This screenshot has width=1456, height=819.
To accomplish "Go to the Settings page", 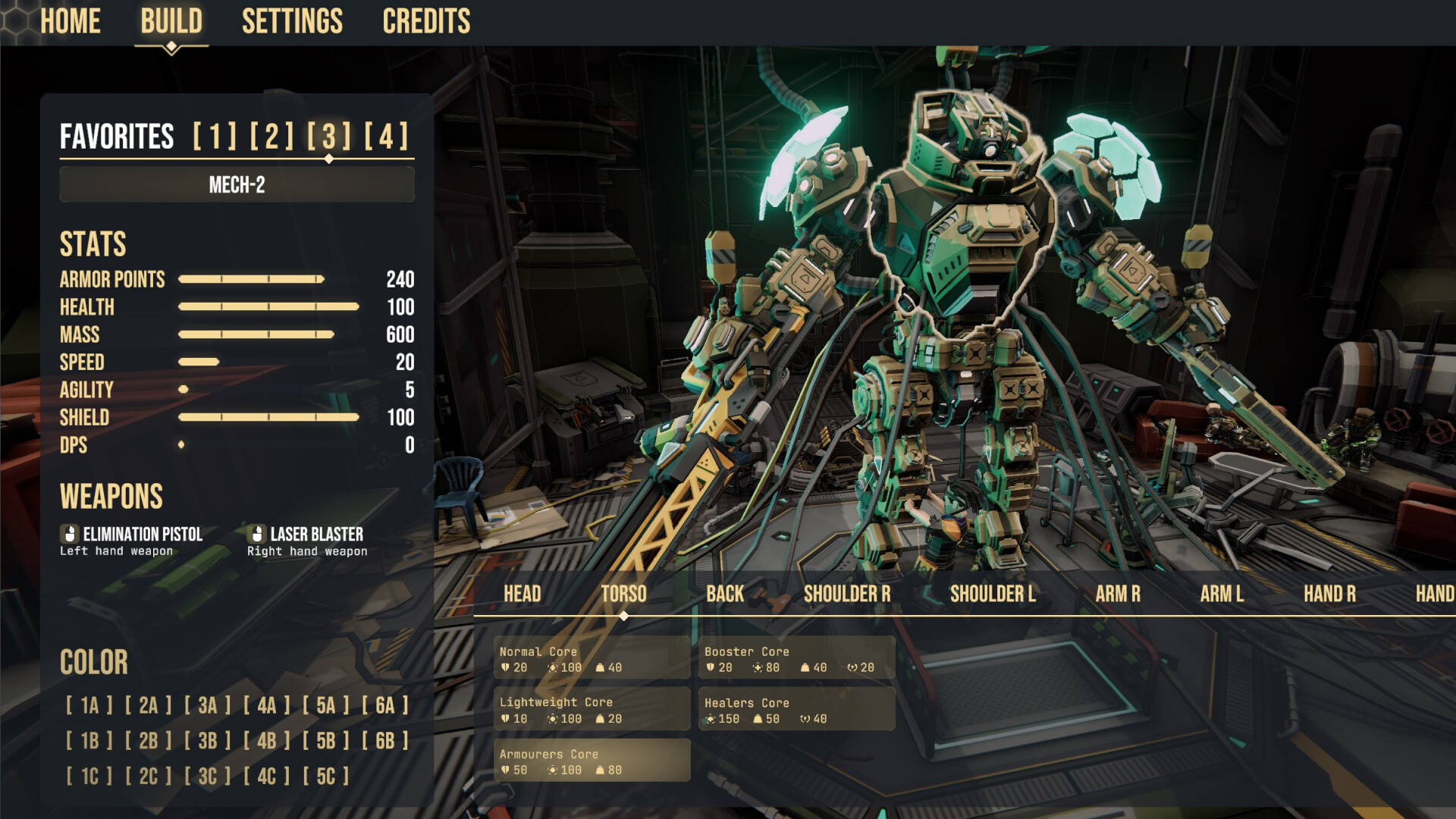I will 292,21.
